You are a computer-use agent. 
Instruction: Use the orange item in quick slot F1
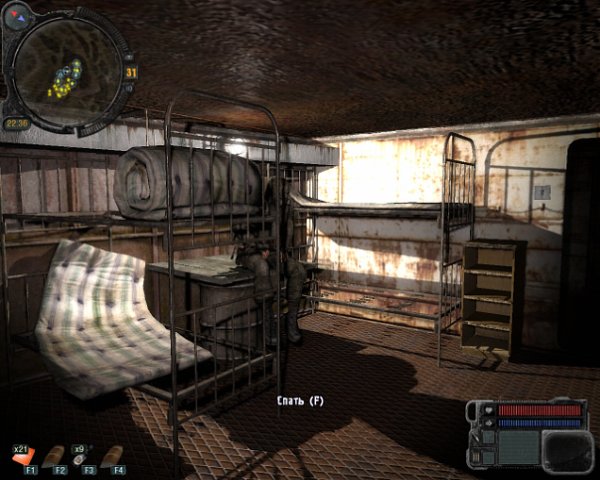[x=27, y=456]
